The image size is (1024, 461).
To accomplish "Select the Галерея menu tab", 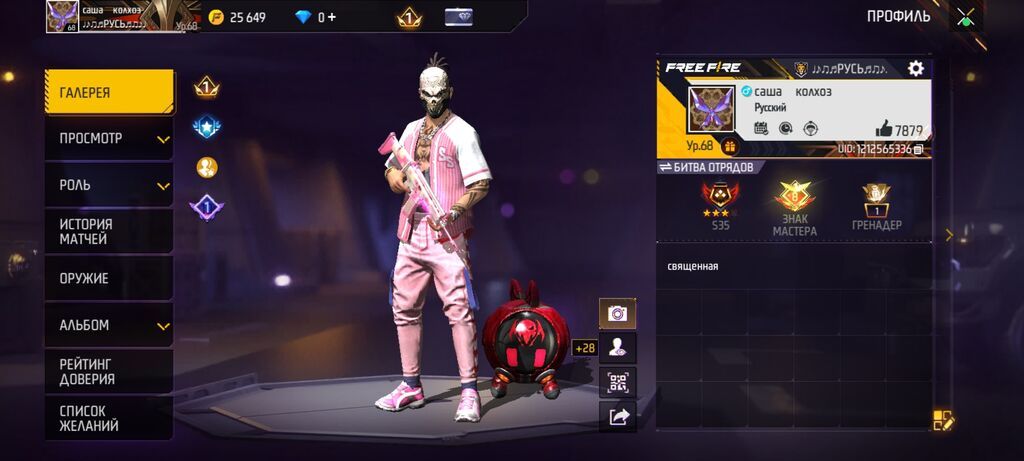I will (109, 92).
